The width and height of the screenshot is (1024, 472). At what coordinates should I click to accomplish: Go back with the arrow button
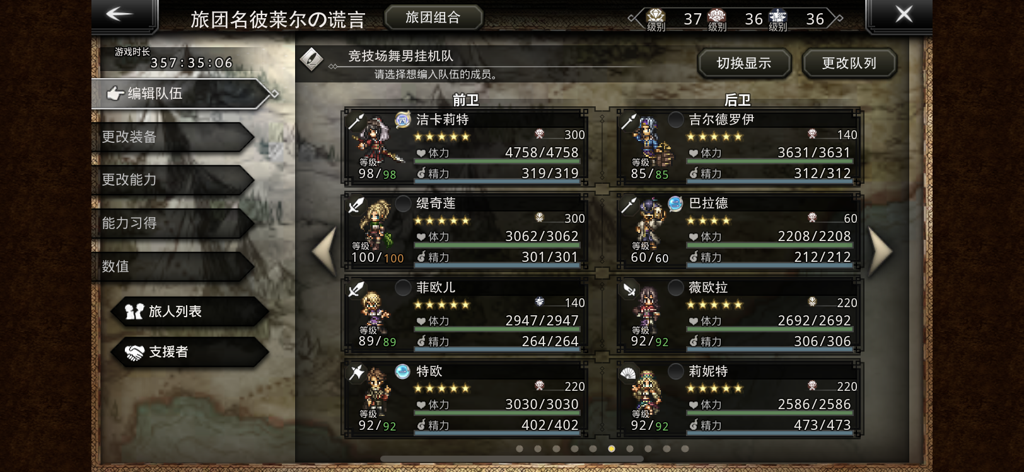click(x=122, y=15)
